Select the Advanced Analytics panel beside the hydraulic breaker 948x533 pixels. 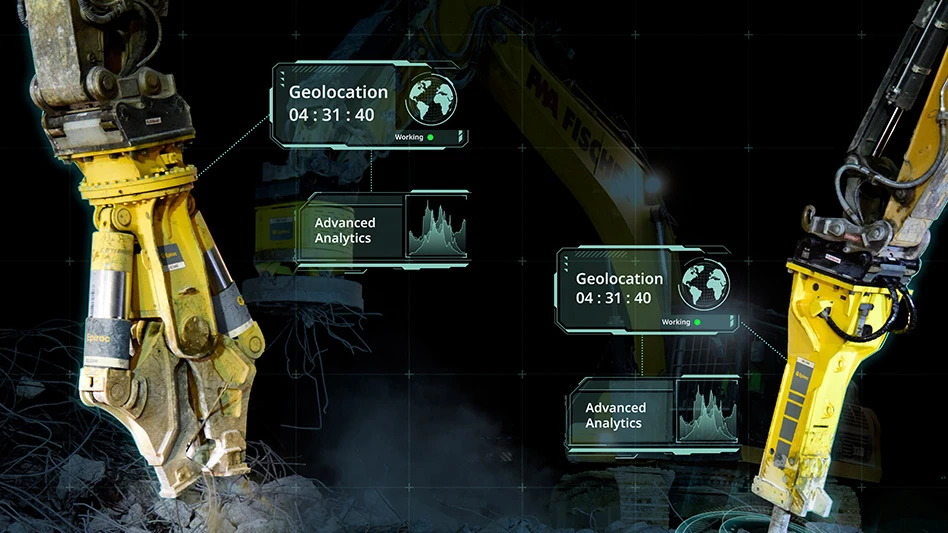coord(654,415)
